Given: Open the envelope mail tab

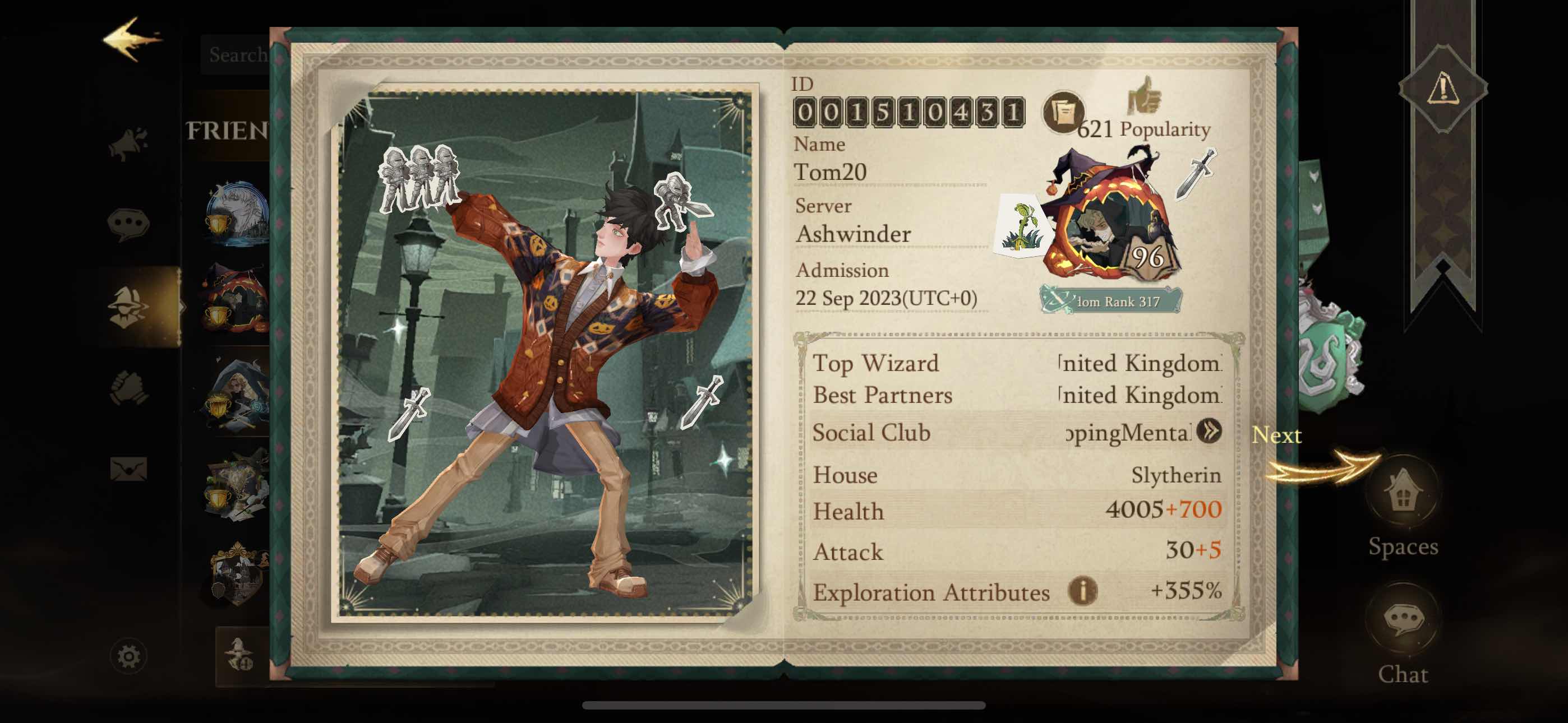Looking at the screenshot, I should click(128, 469).
